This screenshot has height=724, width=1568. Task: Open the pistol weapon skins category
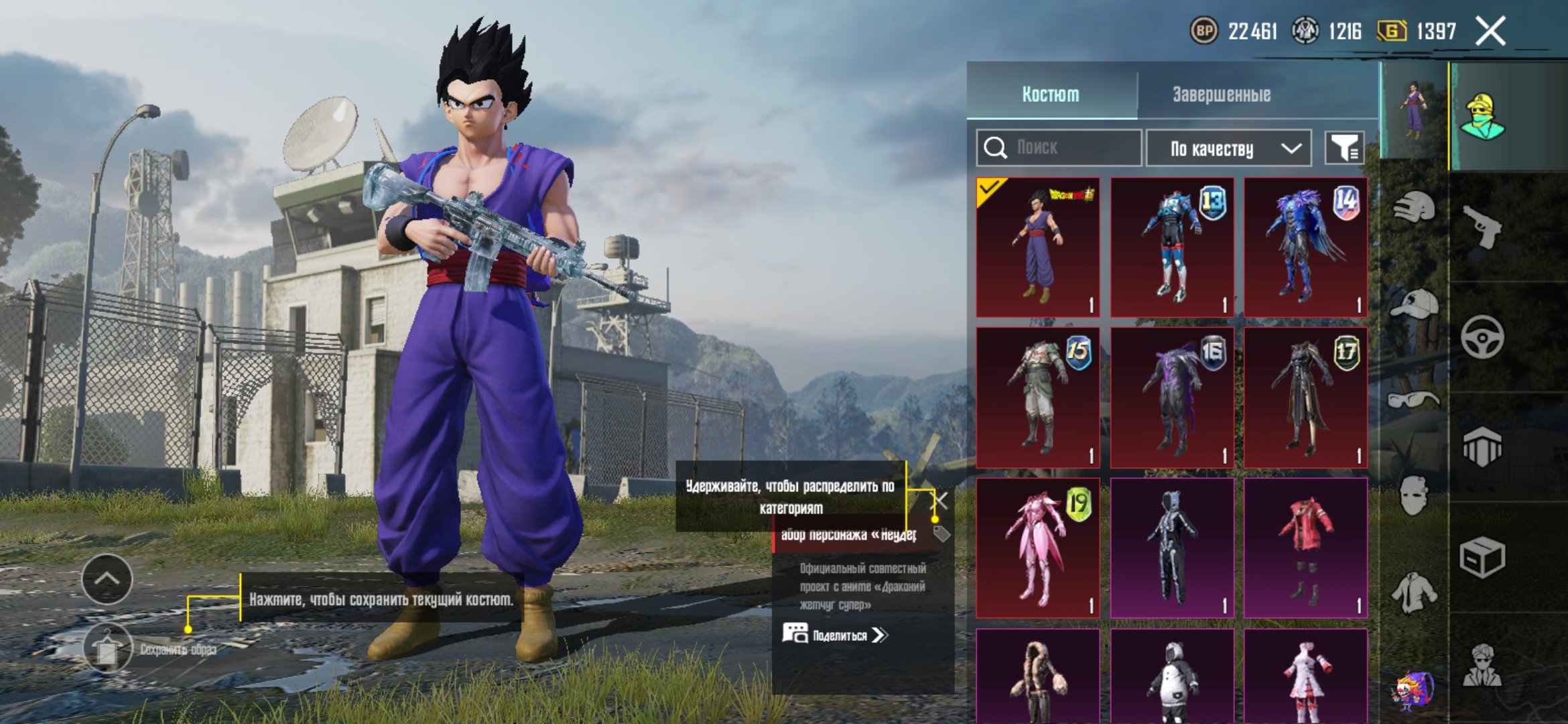(x=1482, y=227)
